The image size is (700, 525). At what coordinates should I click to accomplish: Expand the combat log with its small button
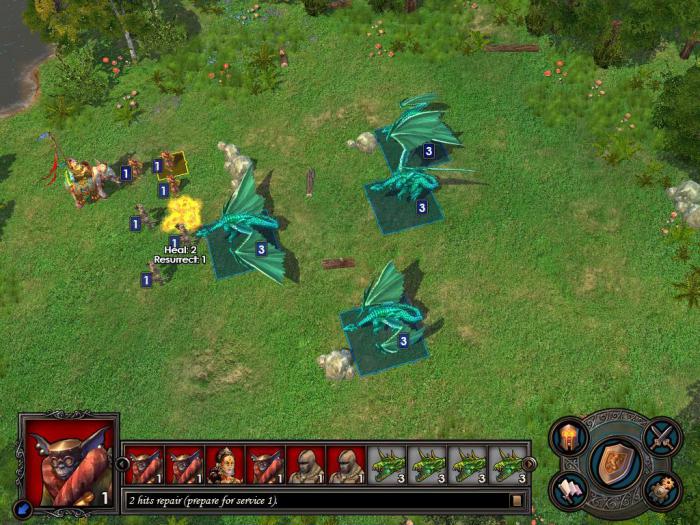[517, 500]
